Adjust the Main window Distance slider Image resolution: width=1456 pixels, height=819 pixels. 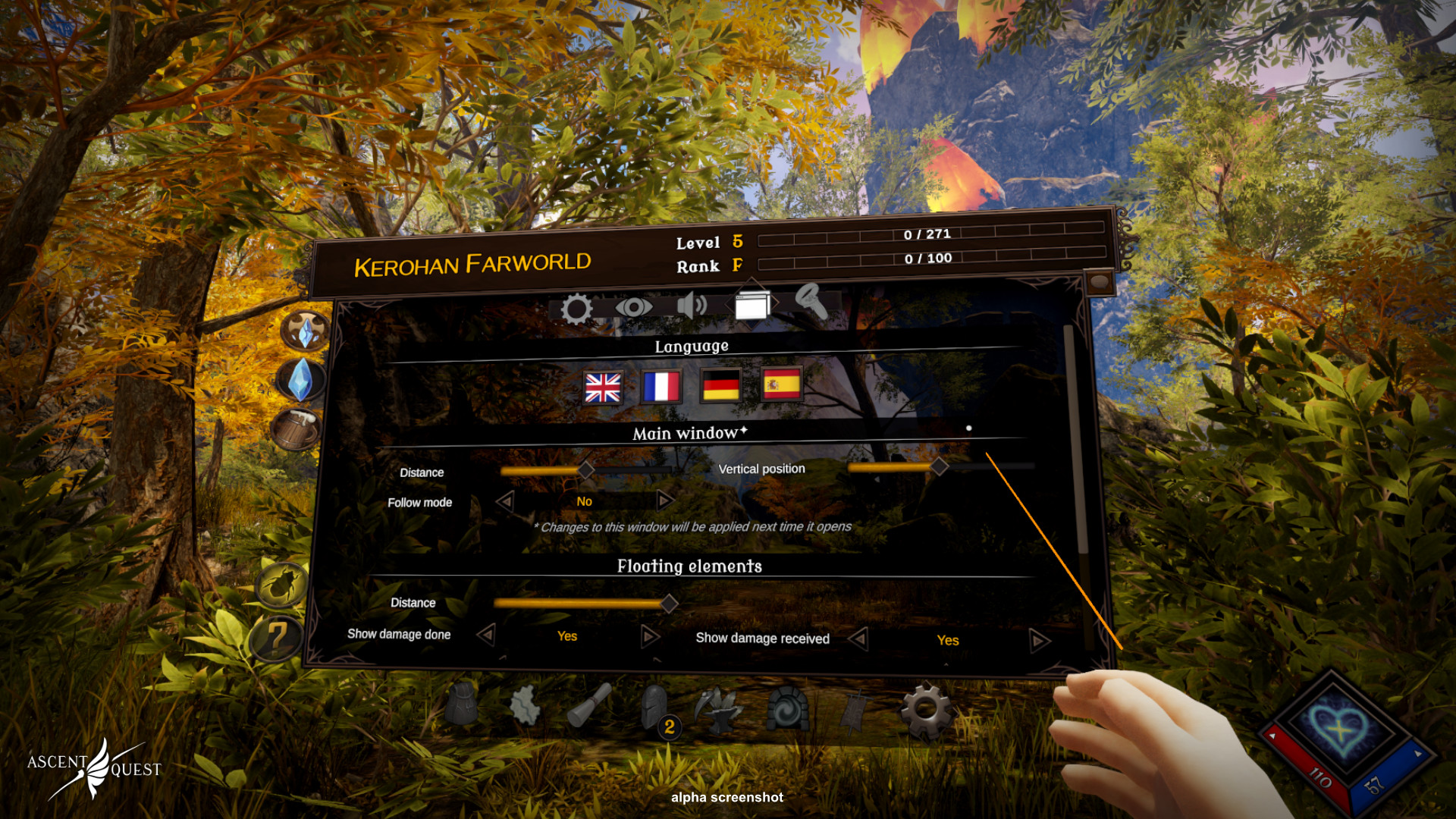[x=585, y=471]
